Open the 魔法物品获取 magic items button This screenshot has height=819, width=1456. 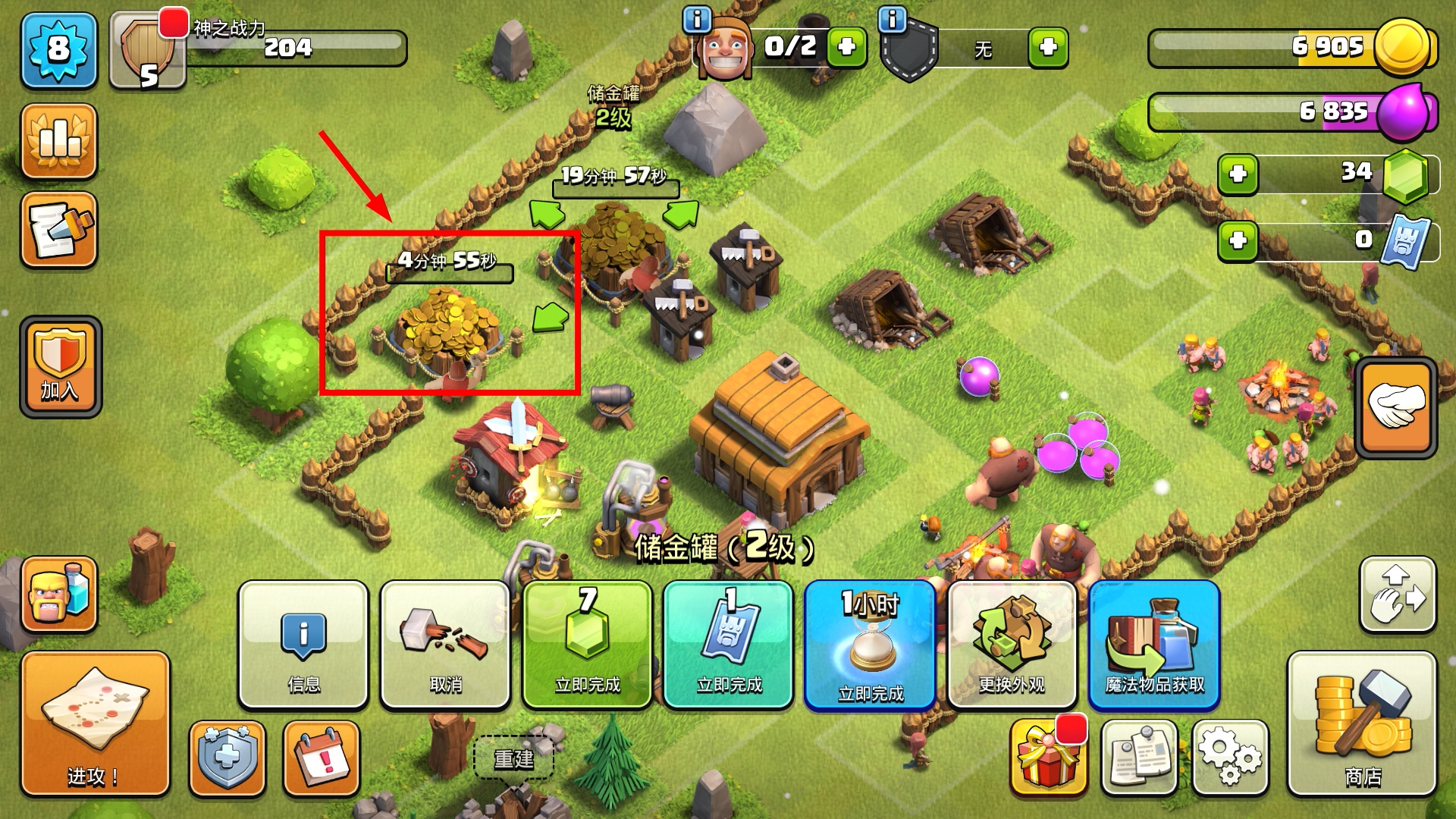[x=1154, y=645]
